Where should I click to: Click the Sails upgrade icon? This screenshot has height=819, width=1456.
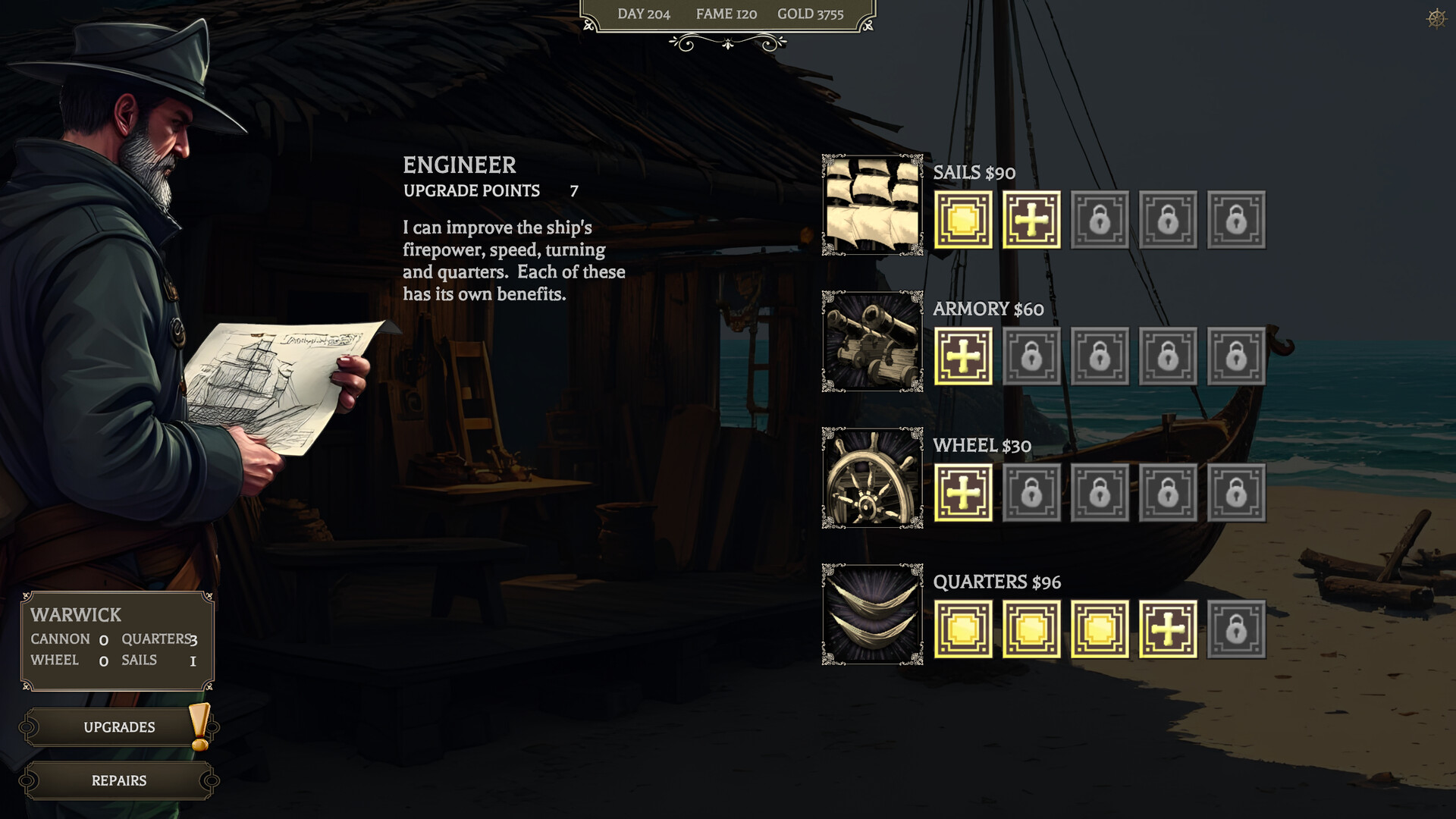pos(872,205)
